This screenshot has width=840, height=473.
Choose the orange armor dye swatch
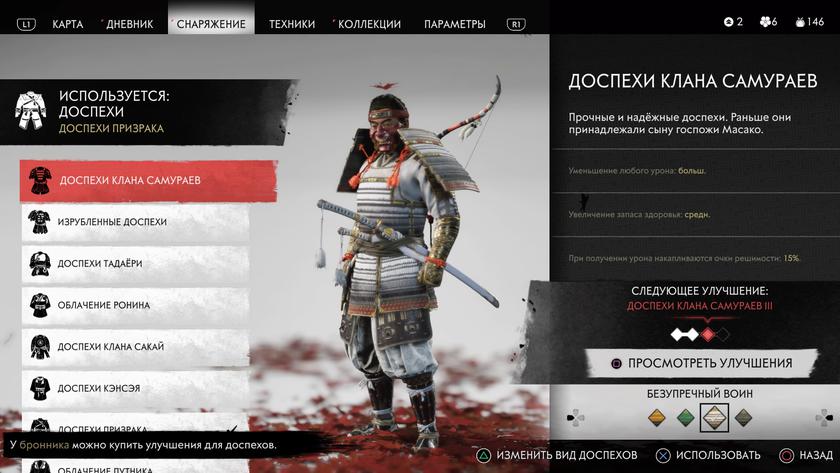click(657, 417)
